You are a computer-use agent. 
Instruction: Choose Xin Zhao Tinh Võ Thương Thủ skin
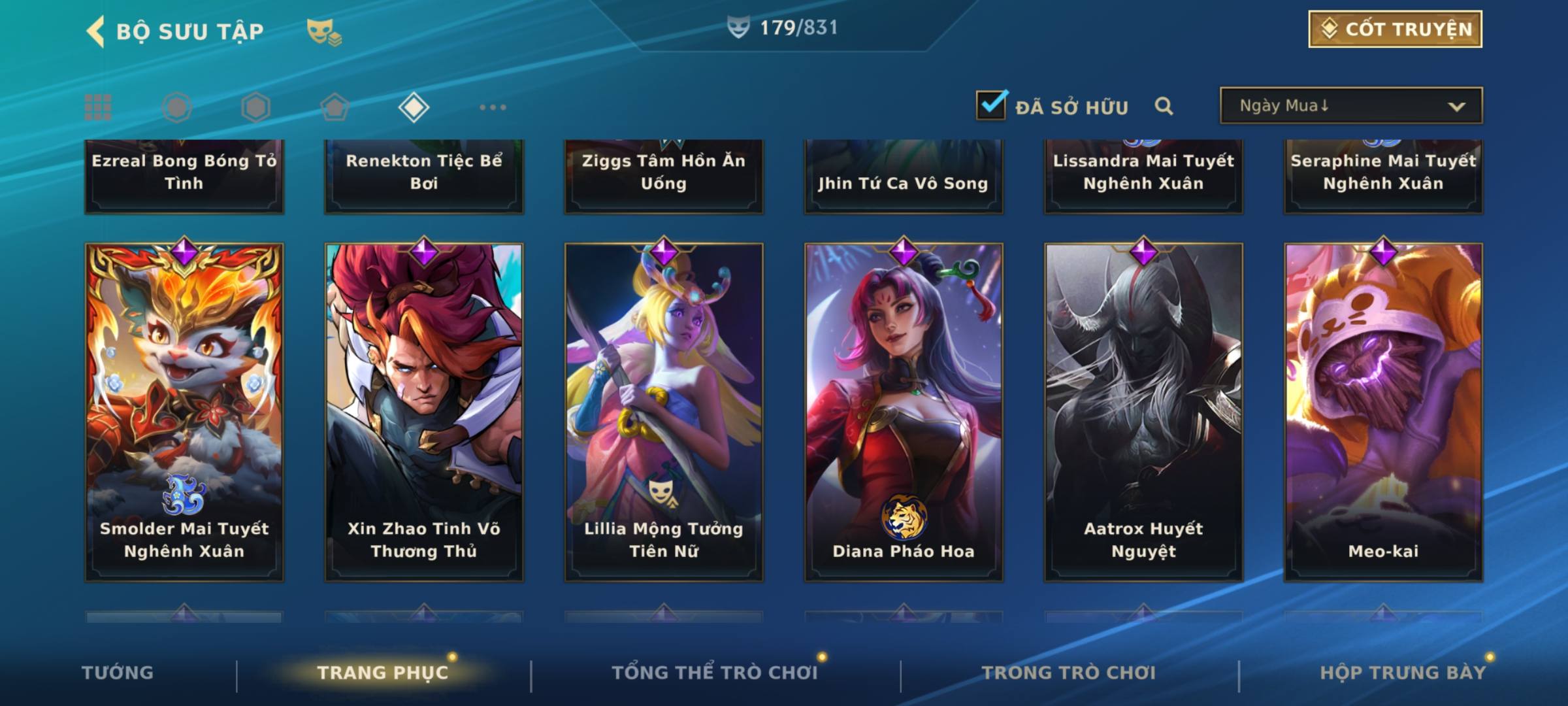pyautogui.click(x=424, y=412)
